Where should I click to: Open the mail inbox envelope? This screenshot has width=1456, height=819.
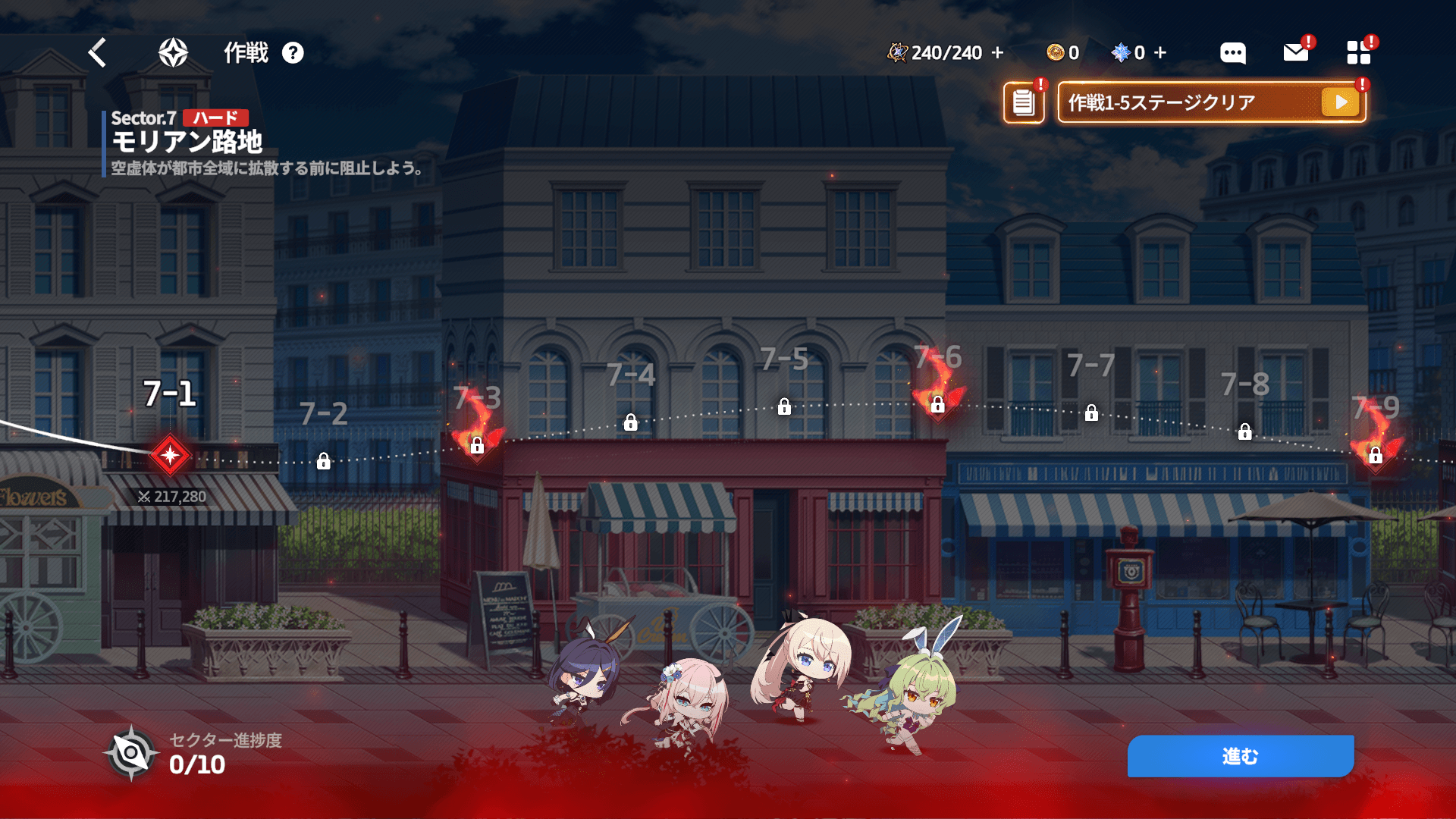click(x=1296, y=52)
